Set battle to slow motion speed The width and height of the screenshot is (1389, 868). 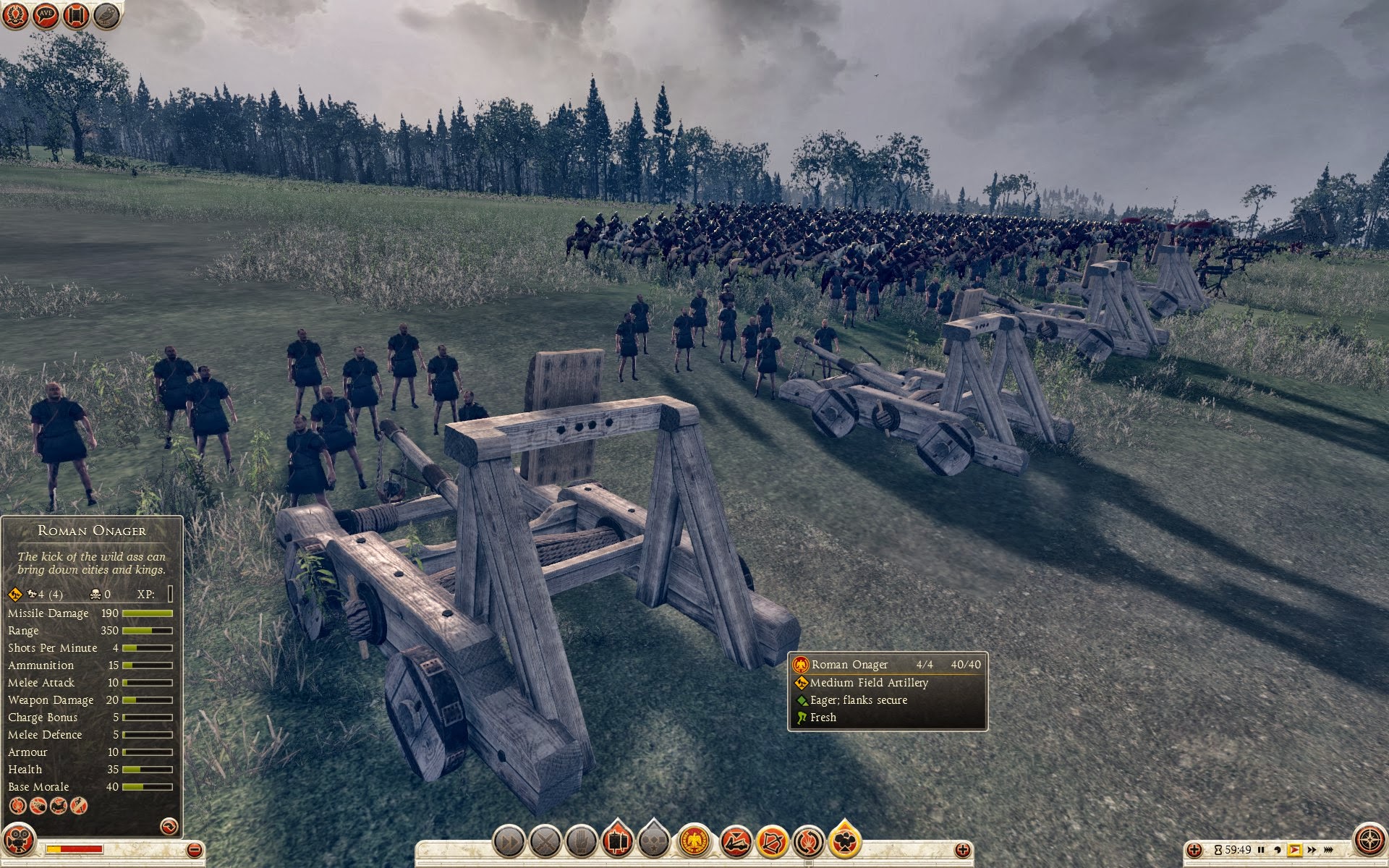[x=1278, y=850]
